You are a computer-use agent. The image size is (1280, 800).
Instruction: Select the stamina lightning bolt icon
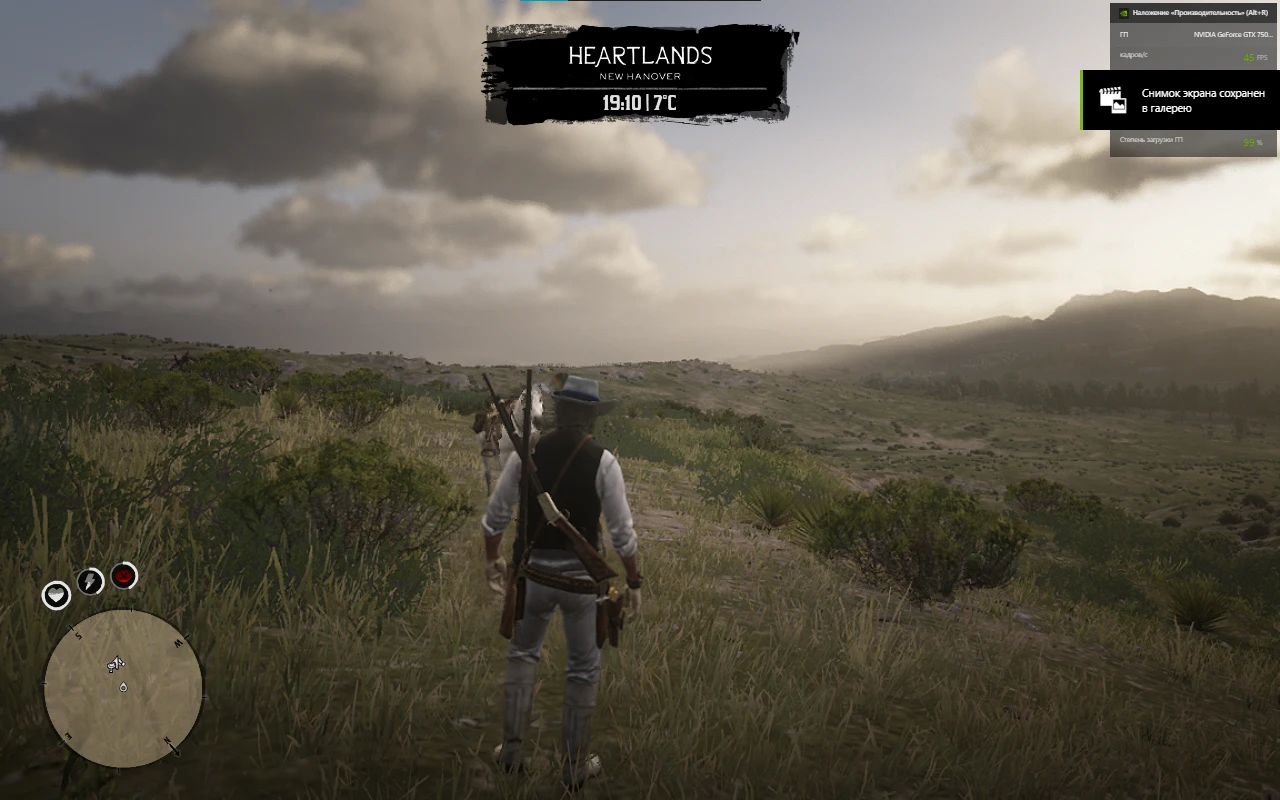(91, 581)
